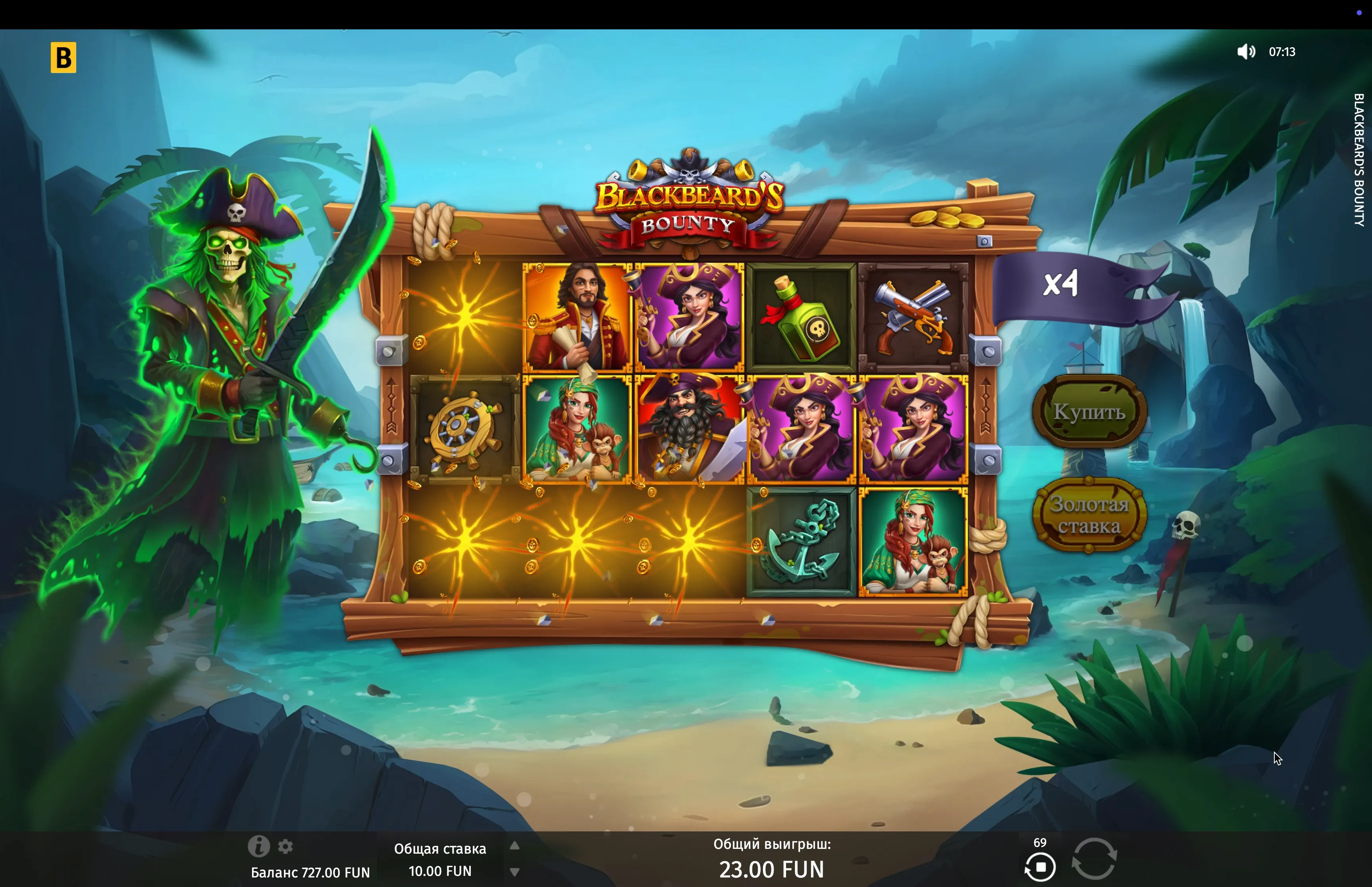Increase total bet with up arrow

coord(515,846)
